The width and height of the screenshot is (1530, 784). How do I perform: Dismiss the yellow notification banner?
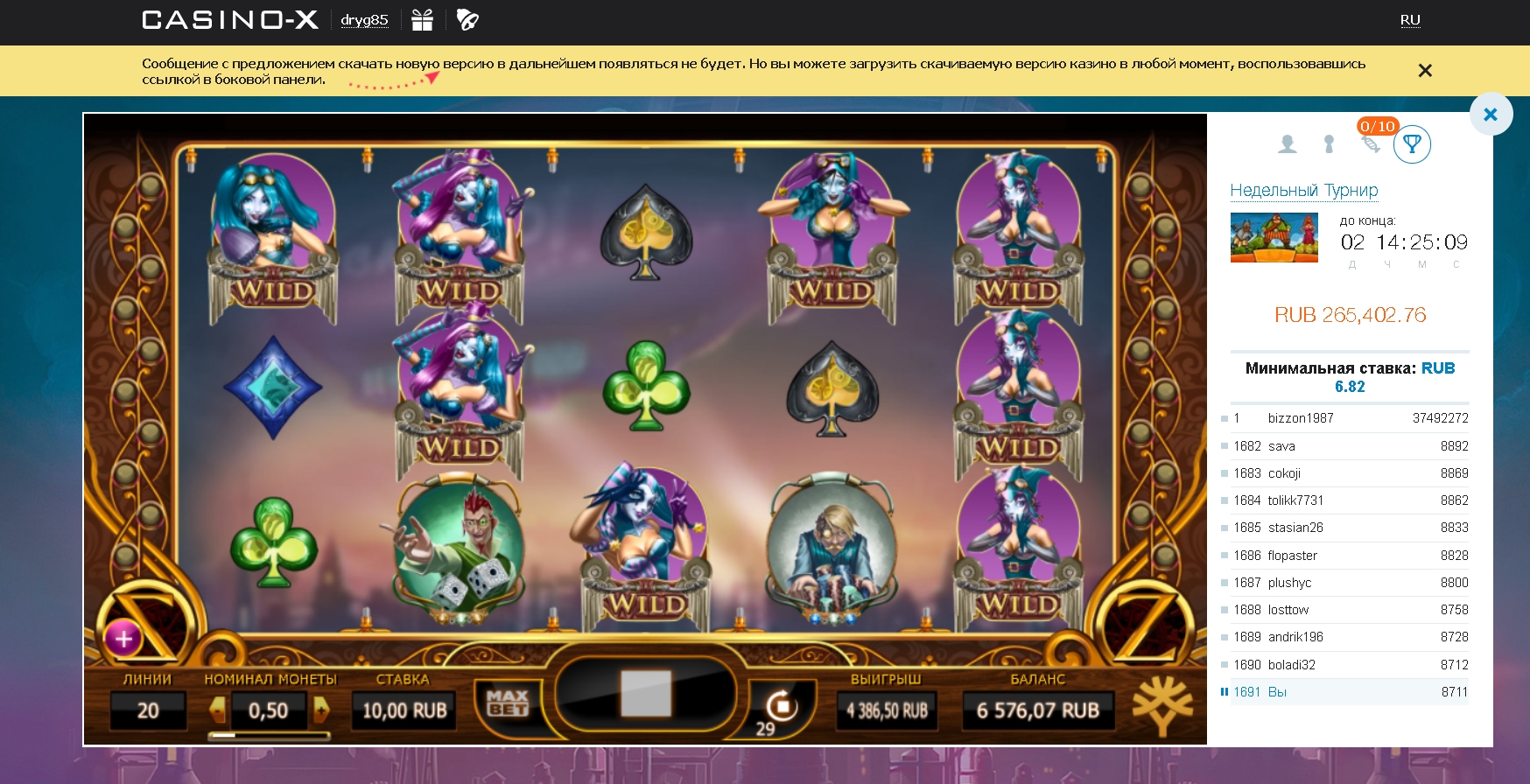point(1425,69)
